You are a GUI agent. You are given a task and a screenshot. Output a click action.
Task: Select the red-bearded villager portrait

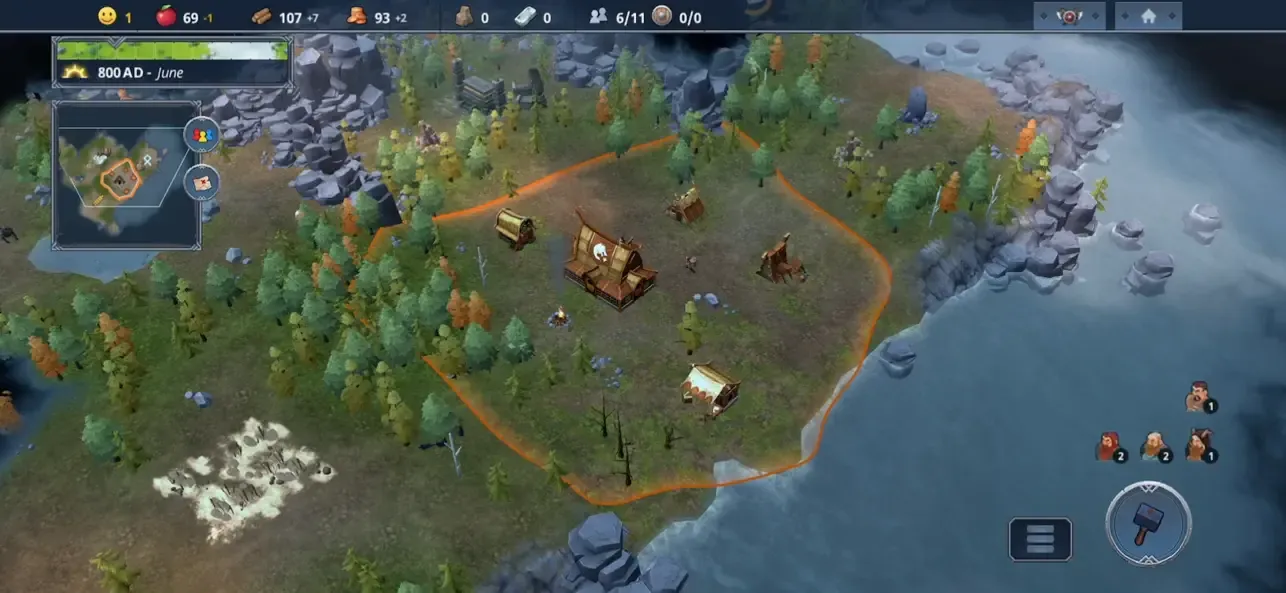1108,445
